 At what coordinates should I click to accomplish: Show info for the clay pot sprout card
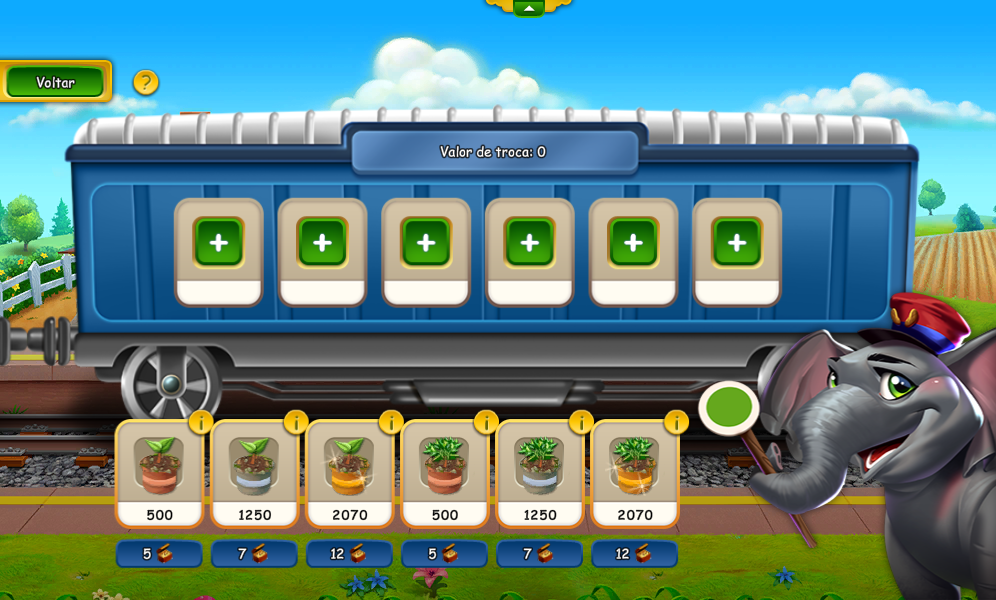pos(201,422)
